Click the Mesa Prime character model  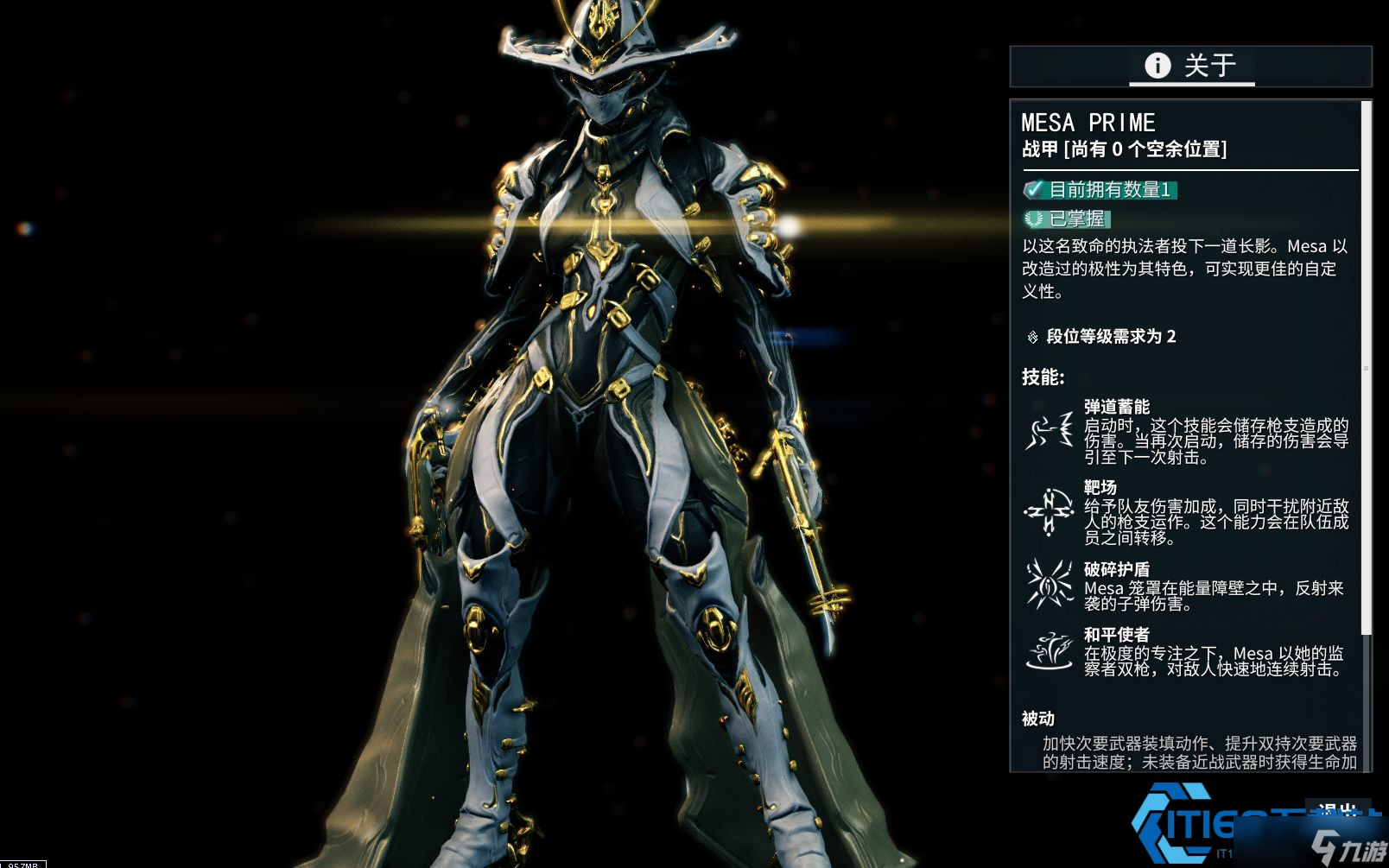[x=605, y=389]
